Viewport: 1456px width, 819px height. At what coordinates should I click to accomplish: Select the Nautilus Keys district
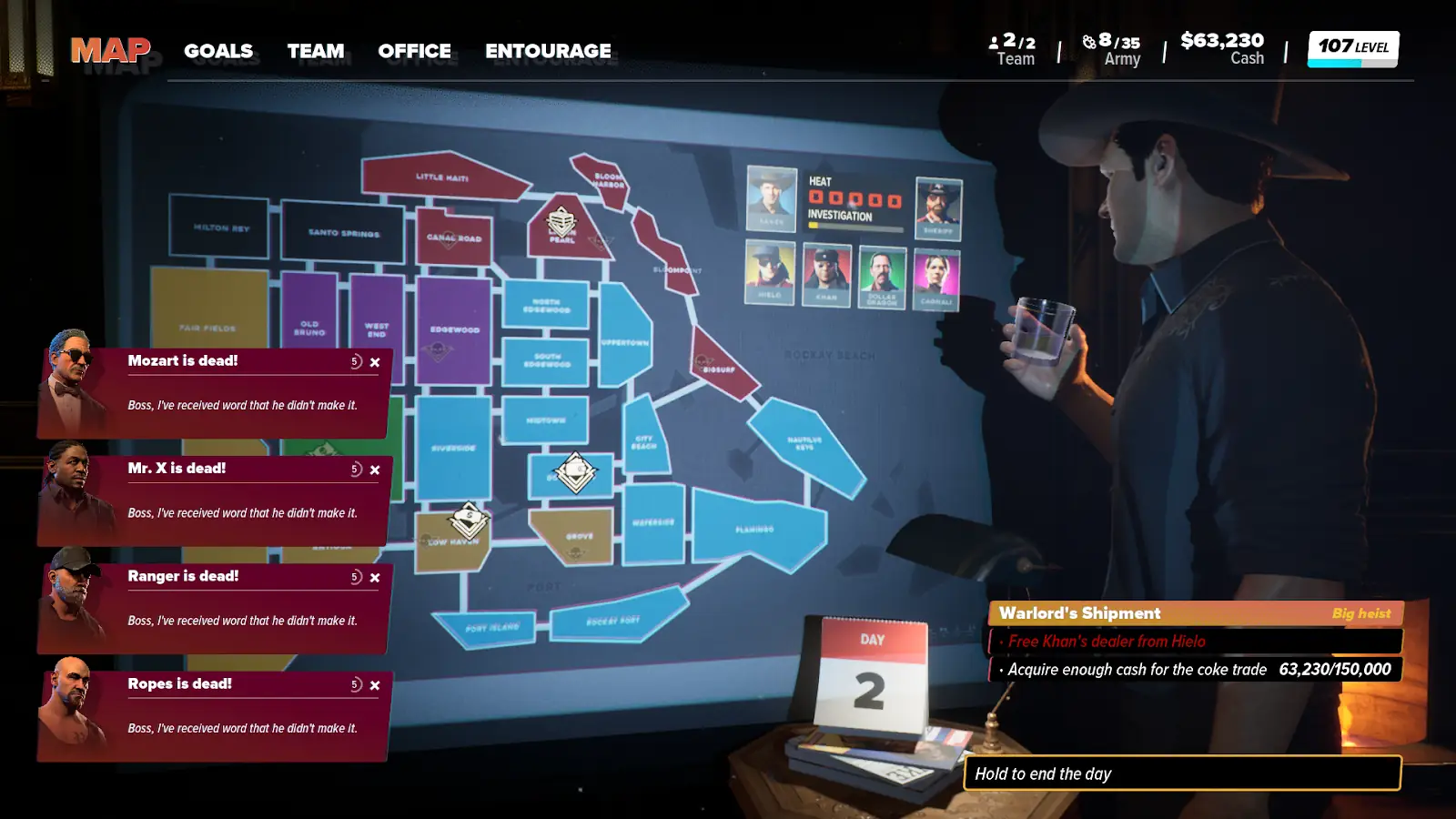point(805,443)
